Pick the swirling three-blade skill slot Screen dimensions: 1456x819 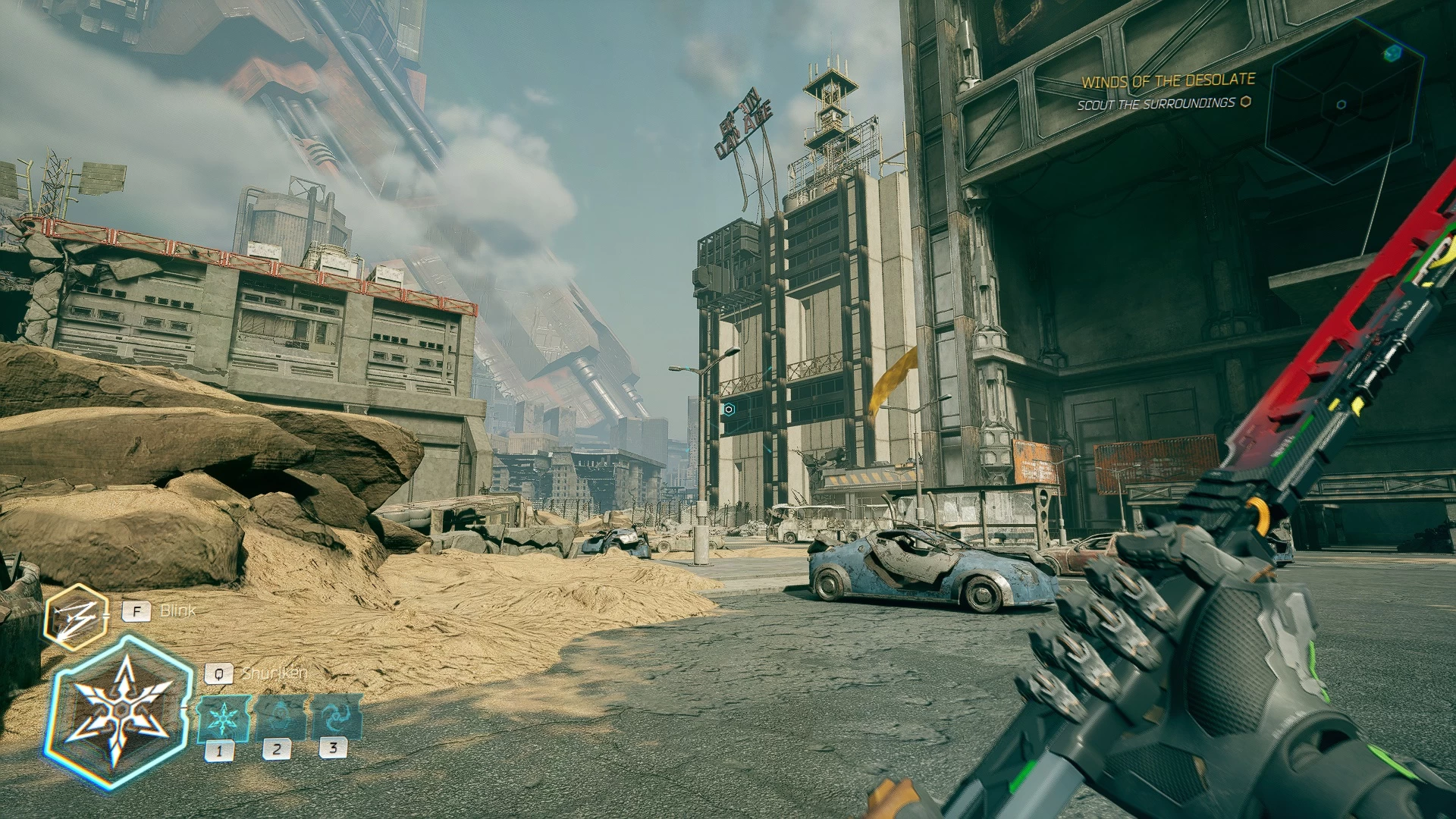(x=336, y=716)
